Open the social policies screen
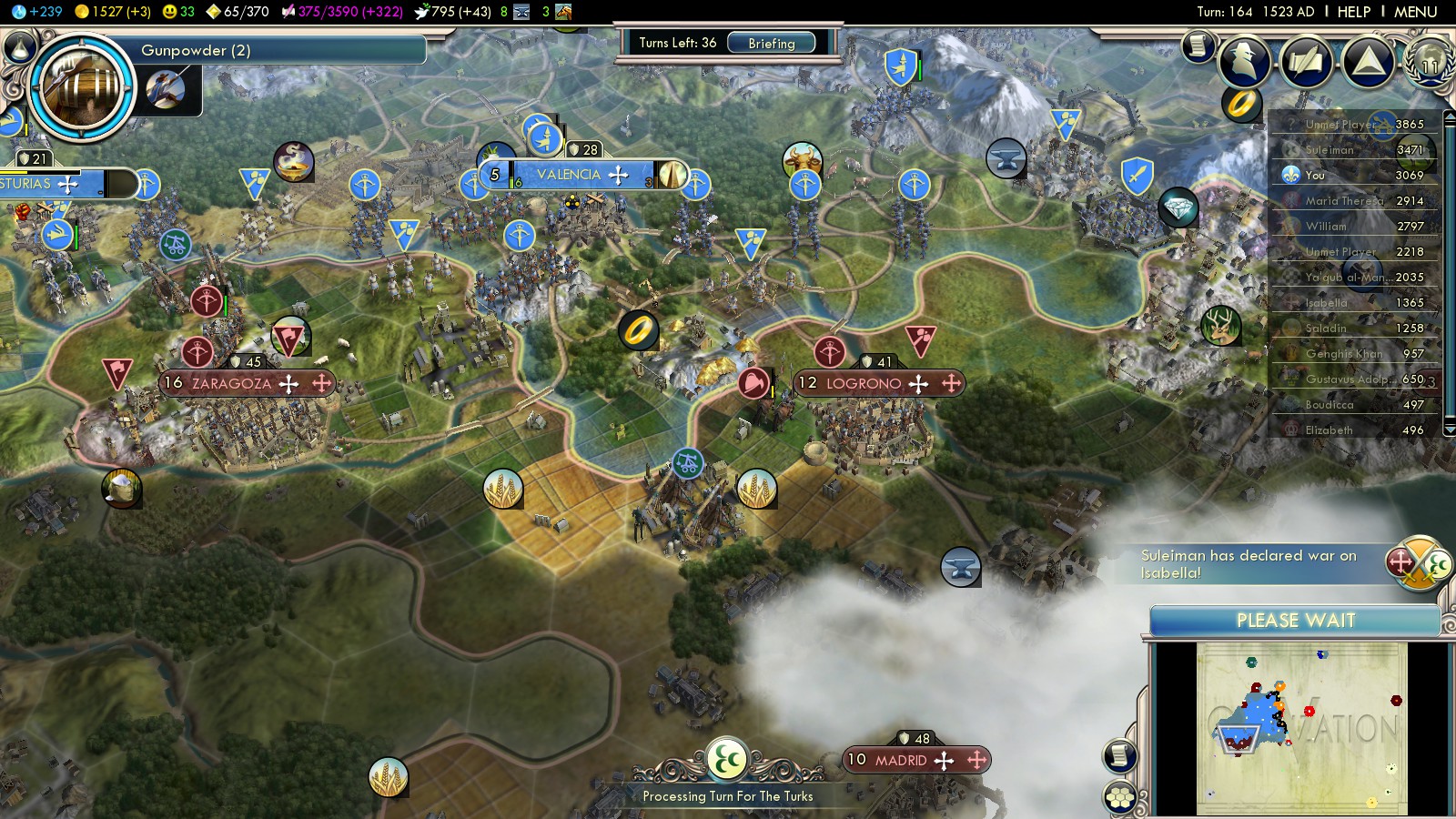This screenshot has width=1456, height=819. (1306, 61)
